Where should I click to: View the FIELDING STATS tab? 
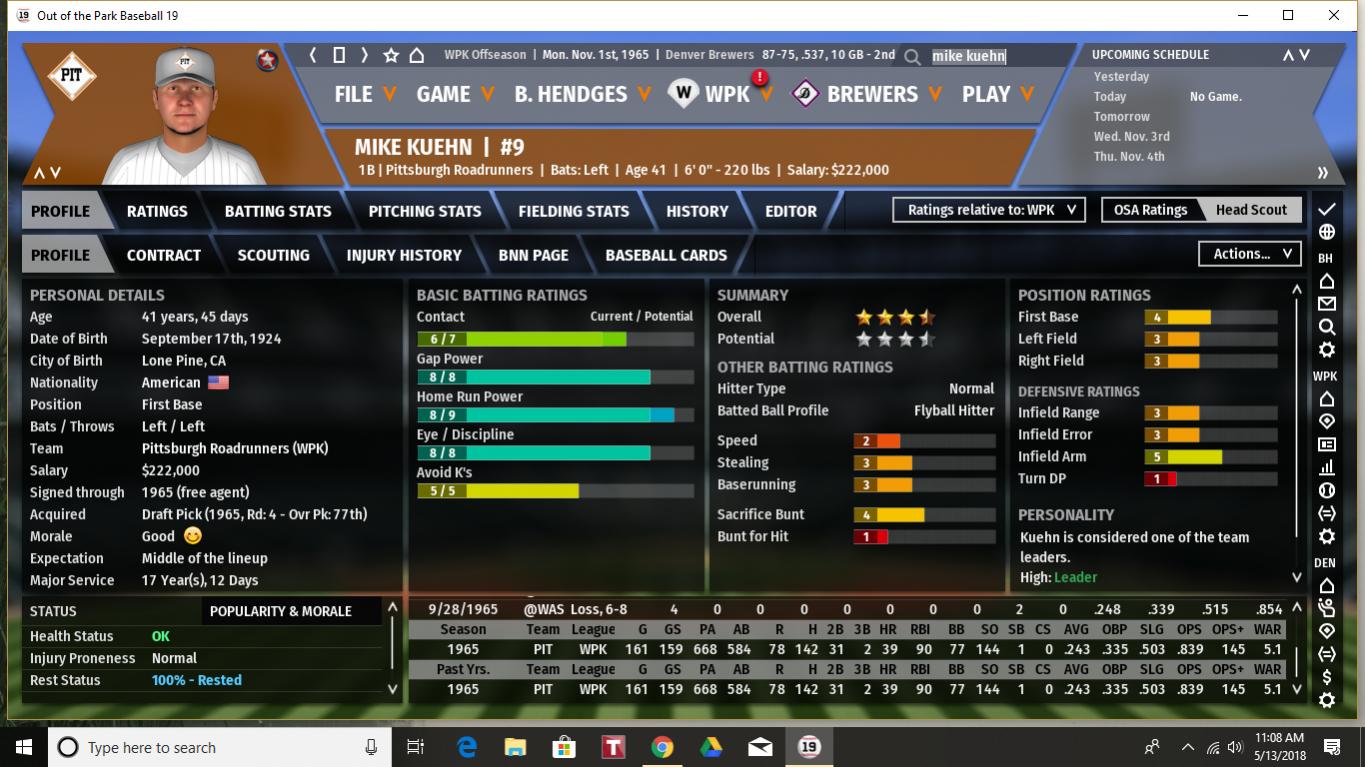574,211
